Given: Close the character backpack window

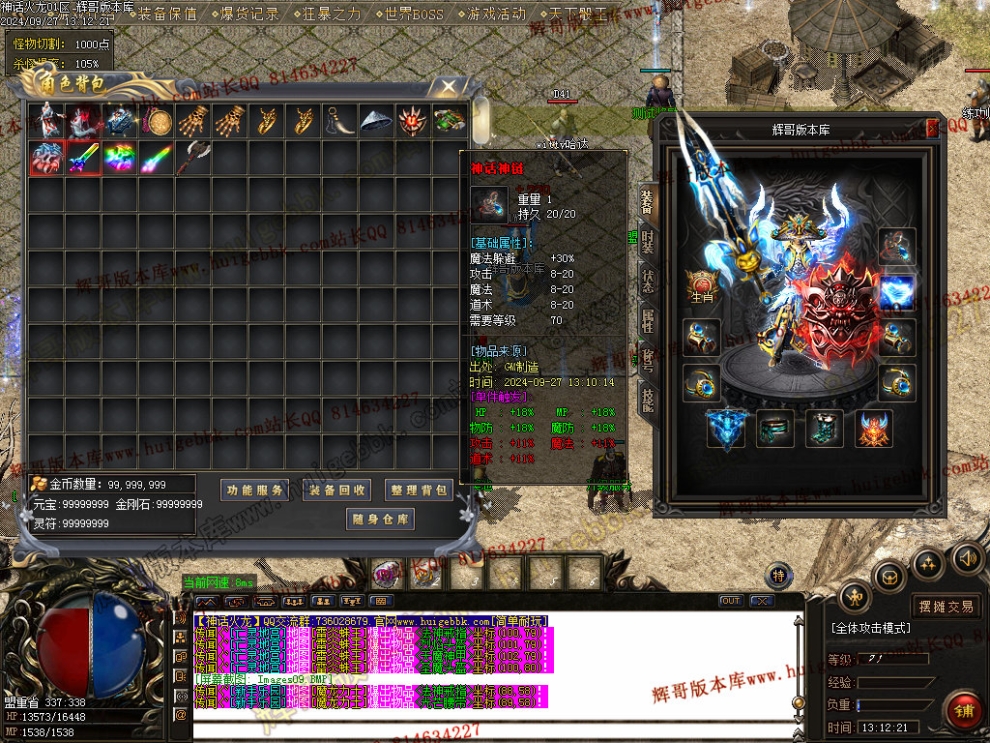Looking at the screenshot, I should (450, 87).
